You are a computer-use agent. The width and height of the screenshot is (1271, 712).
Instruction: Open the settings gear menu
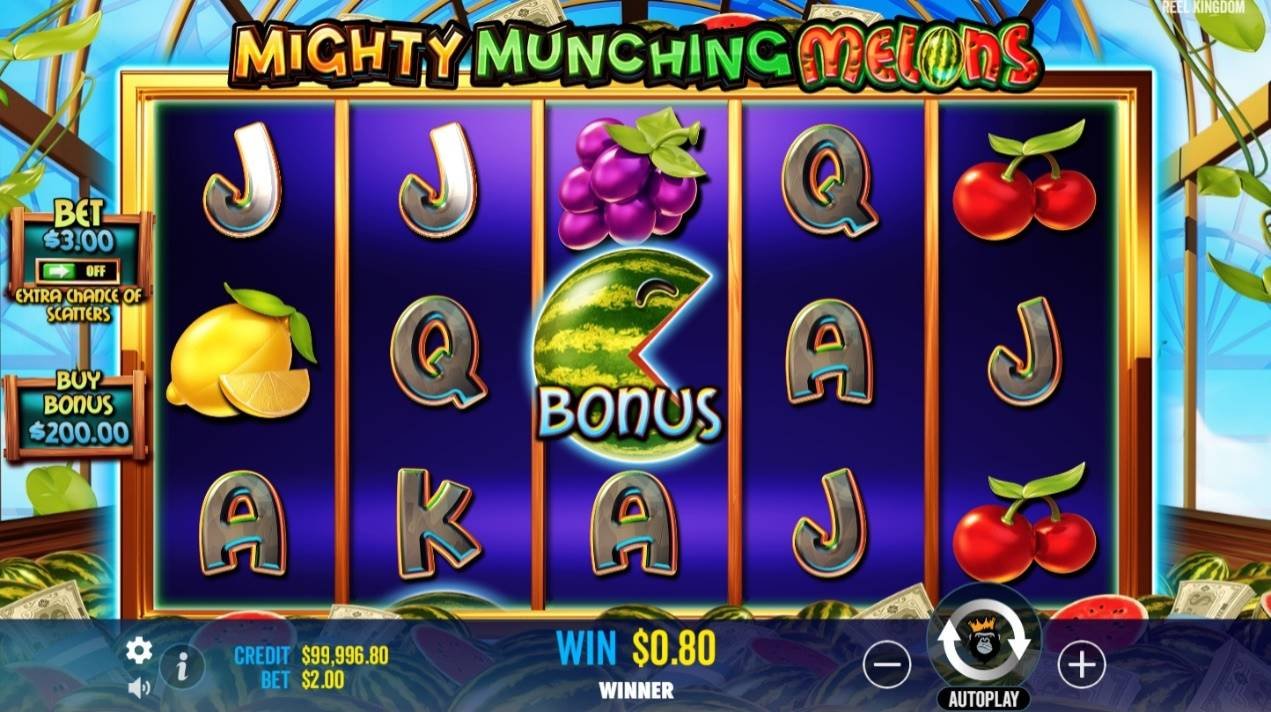(139, 651)
